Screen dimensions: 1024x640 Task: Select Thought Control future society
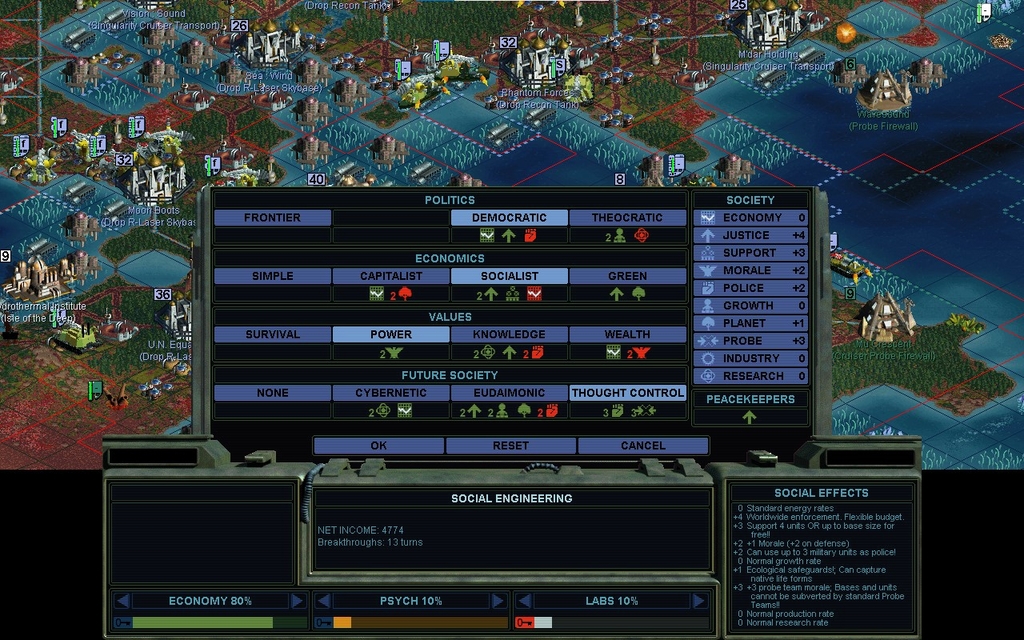(x=627, y=393)
